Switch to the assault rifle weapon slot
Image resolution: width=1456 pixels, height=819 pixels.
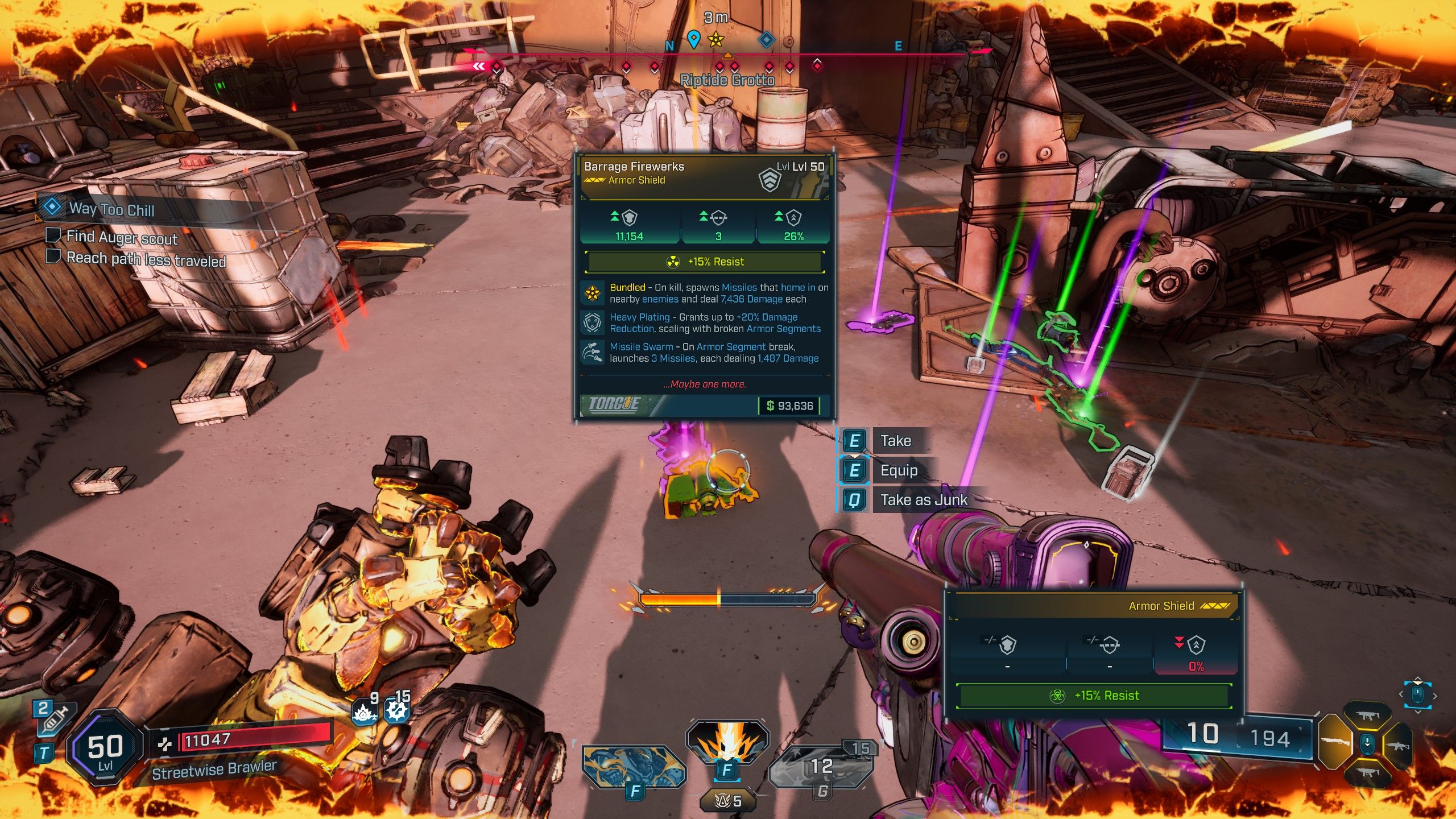(1400, 745)
